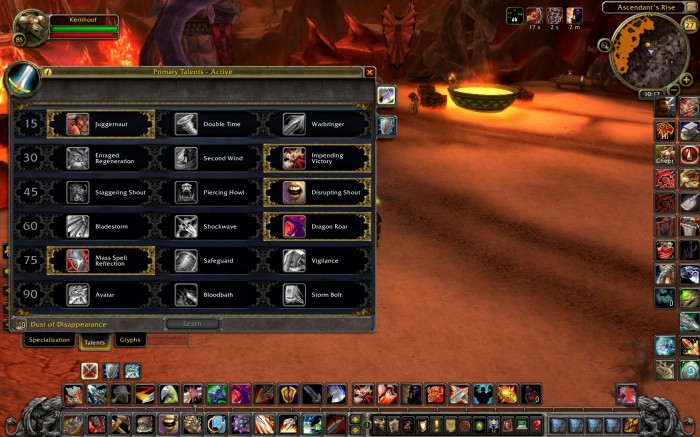The height and width of the screenshot is (437, 700).
Task: Select the Dragon Roar talent
Action: point(316,227)
